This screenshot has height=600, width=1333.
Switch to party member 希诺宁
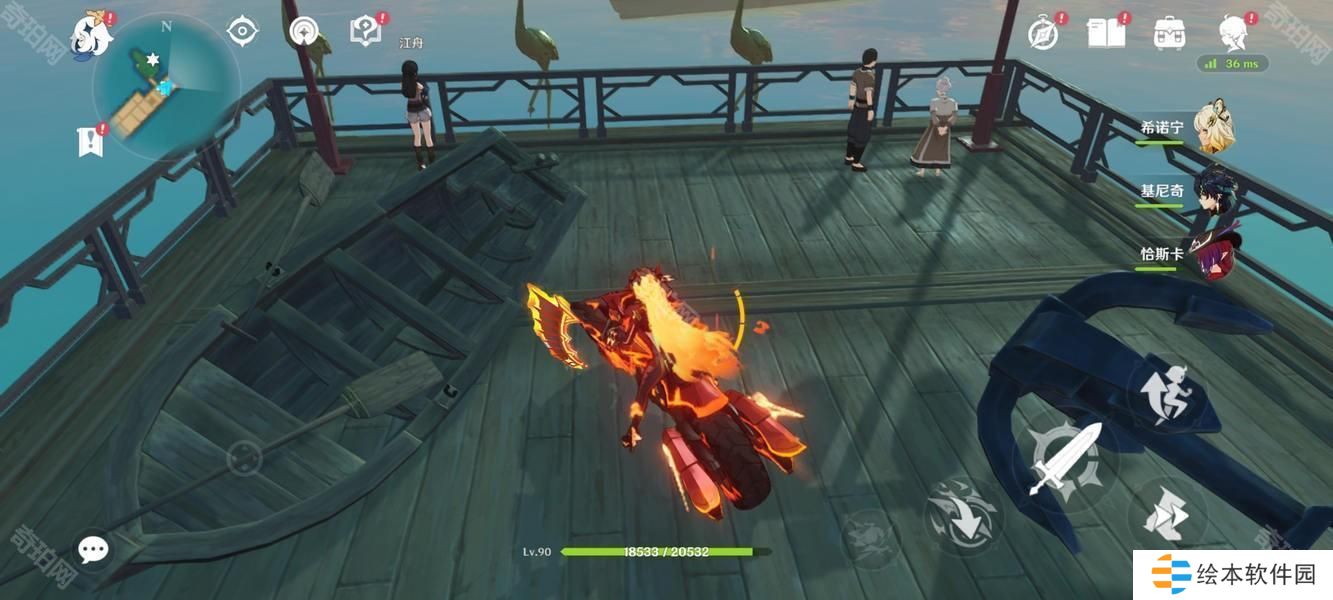click(1213, 127)
